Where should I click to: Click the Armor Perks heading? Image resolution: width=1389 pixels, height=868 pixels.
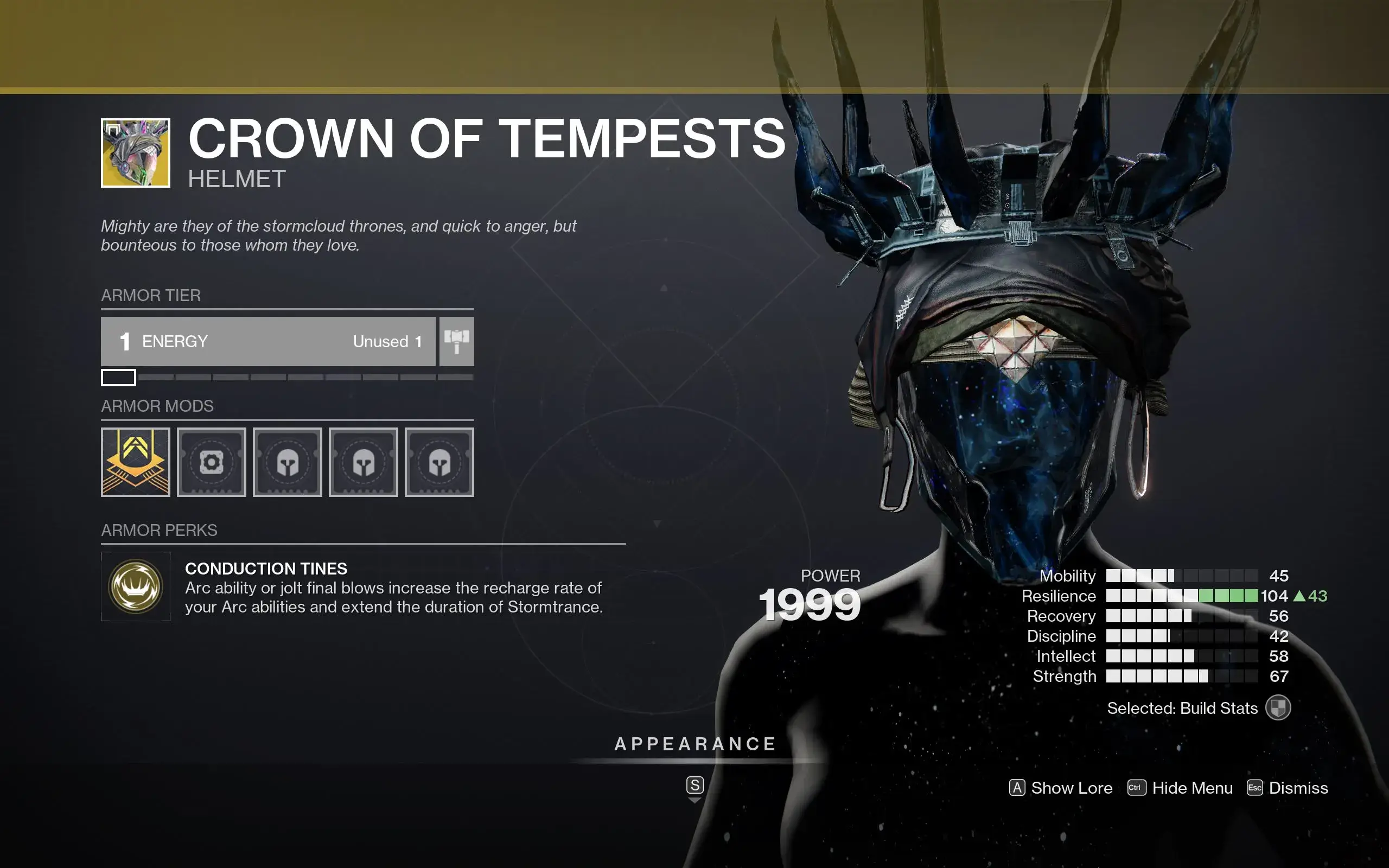pos(160,530)
